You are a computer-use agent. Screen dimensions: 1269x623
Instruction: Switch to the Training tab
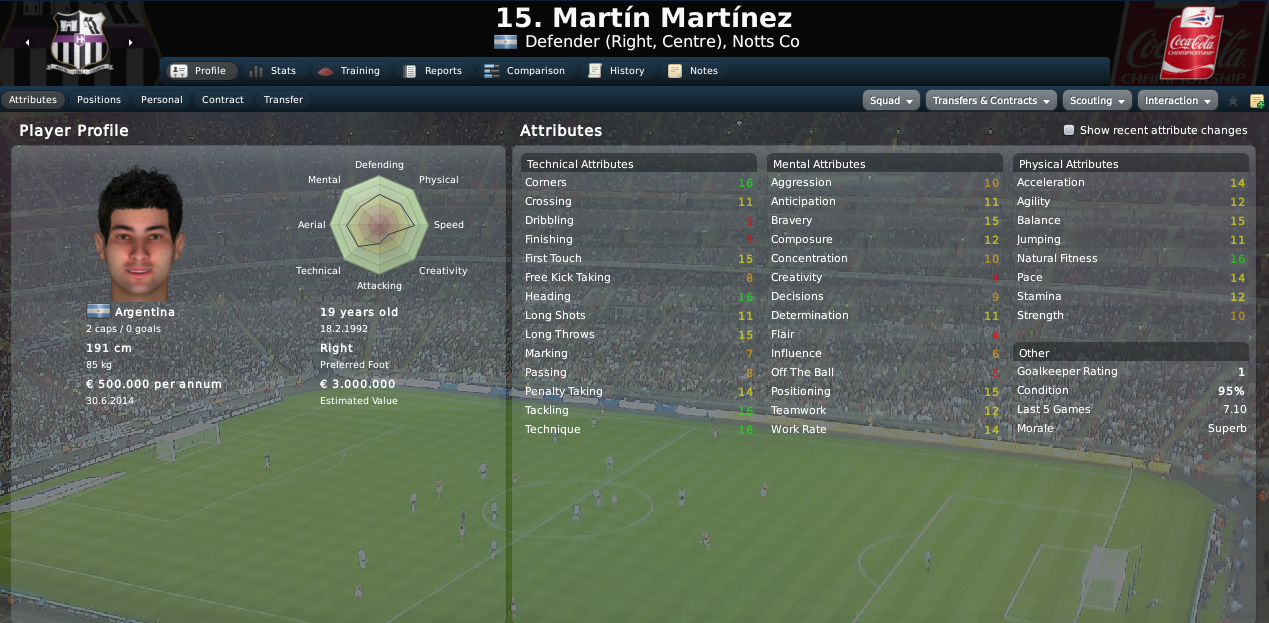pyautogui.click(x=349, y=71)
